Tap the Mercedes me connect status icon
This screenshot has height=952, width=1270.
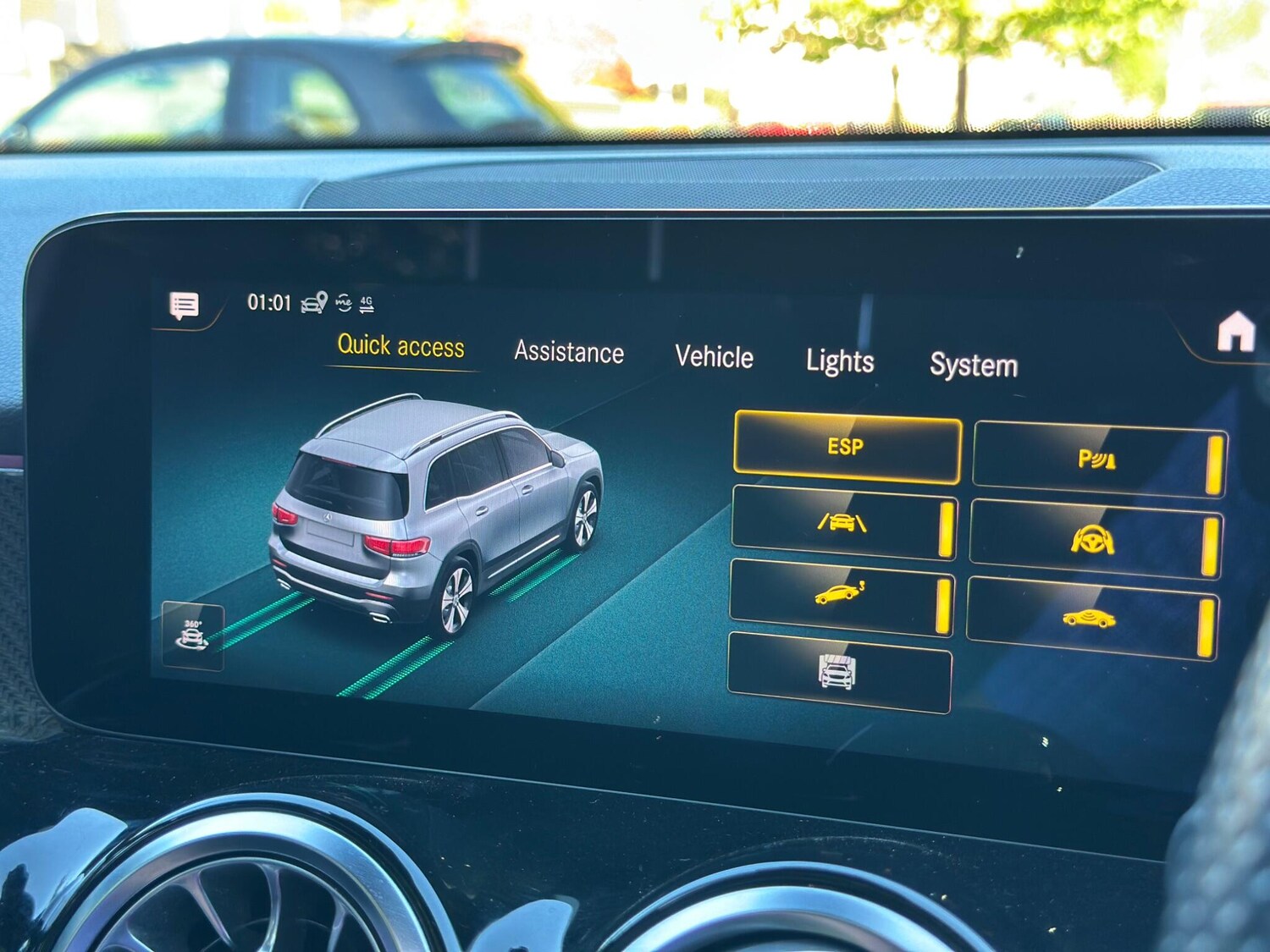point(342,301)
